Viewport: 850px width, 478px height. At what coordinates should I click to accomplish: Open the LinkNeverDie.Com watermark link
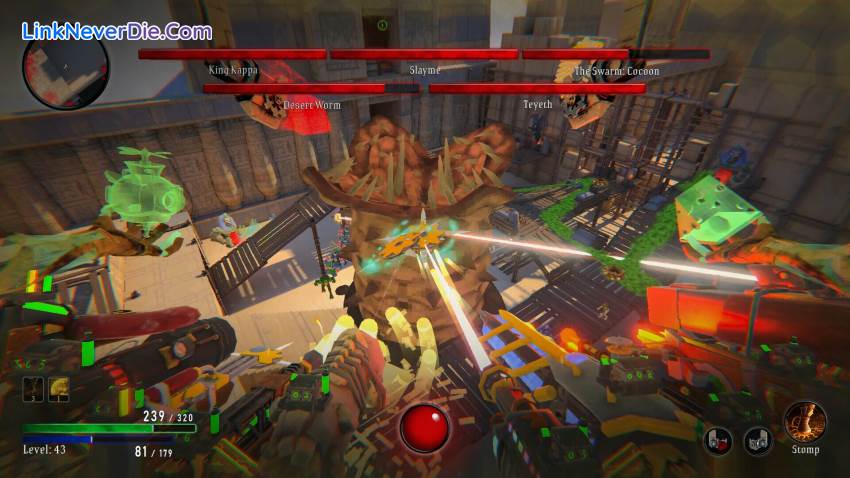pos(117,31)
